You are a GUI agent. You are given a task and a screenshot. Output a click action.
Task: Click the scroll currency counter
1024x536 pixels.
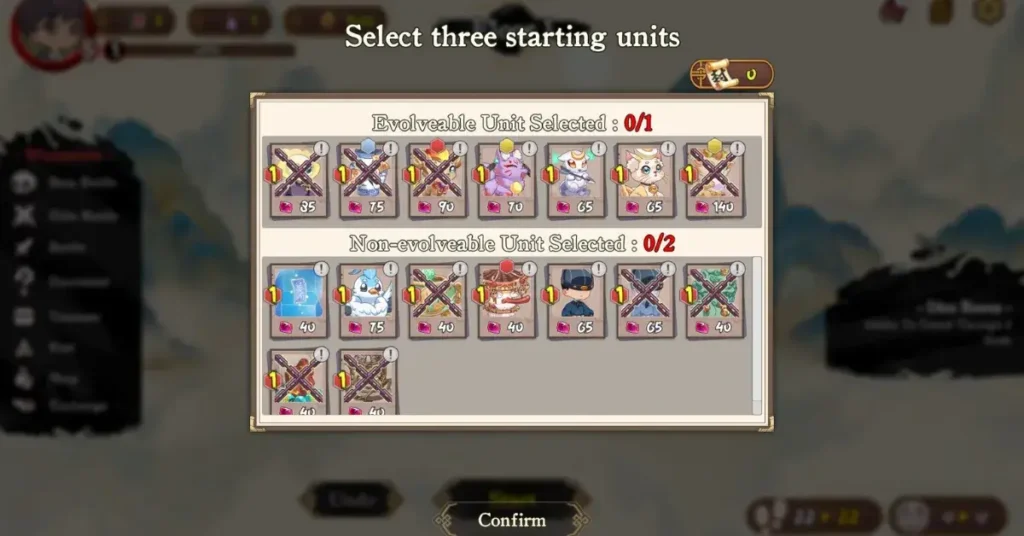click(x=731, y=73)
